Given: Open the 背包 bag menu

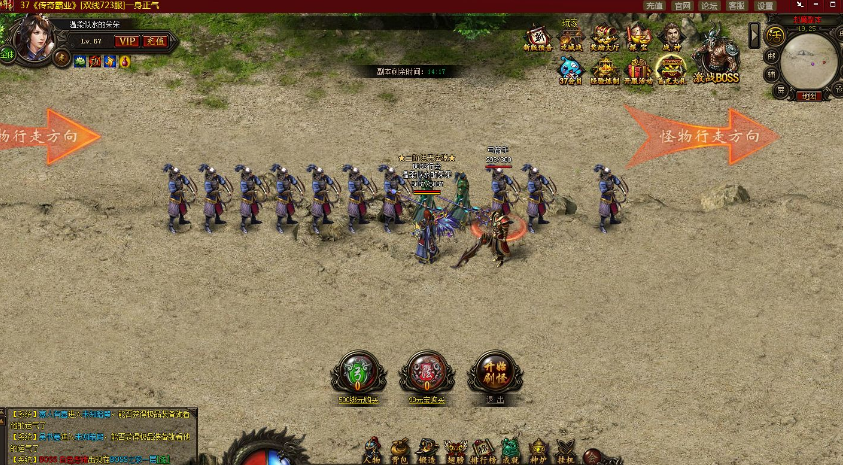Looking at the screenshot, I should [399, 452].
